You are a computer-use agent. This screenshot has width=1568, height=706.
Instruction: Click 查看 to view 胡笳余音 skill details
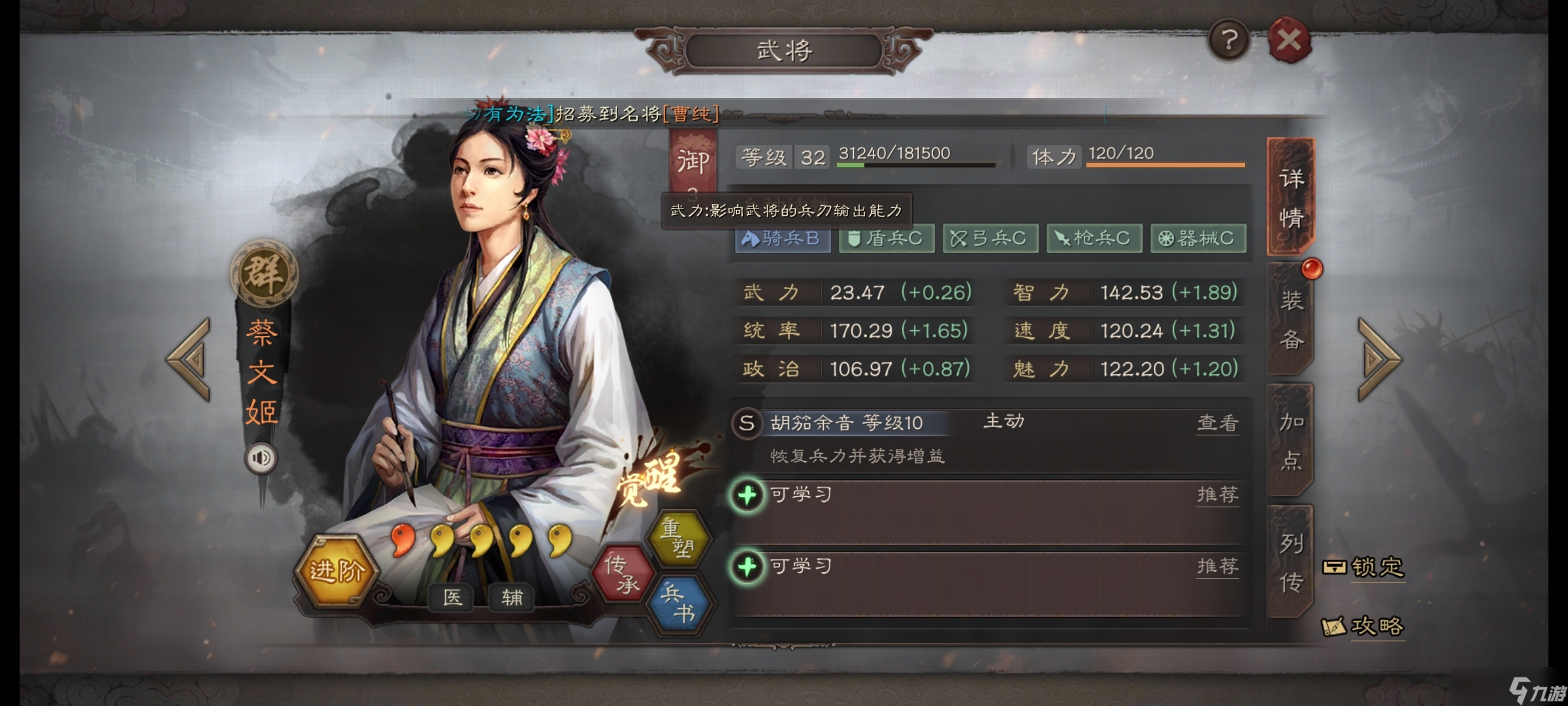tap(1217, 424)
